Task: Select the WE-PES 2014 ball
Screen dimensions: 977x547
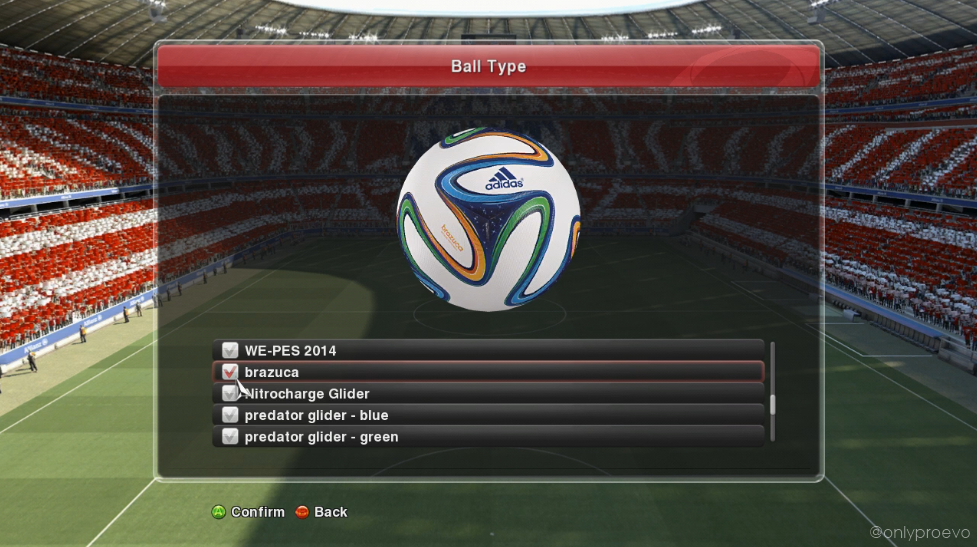Action: [x=488, y=350]
